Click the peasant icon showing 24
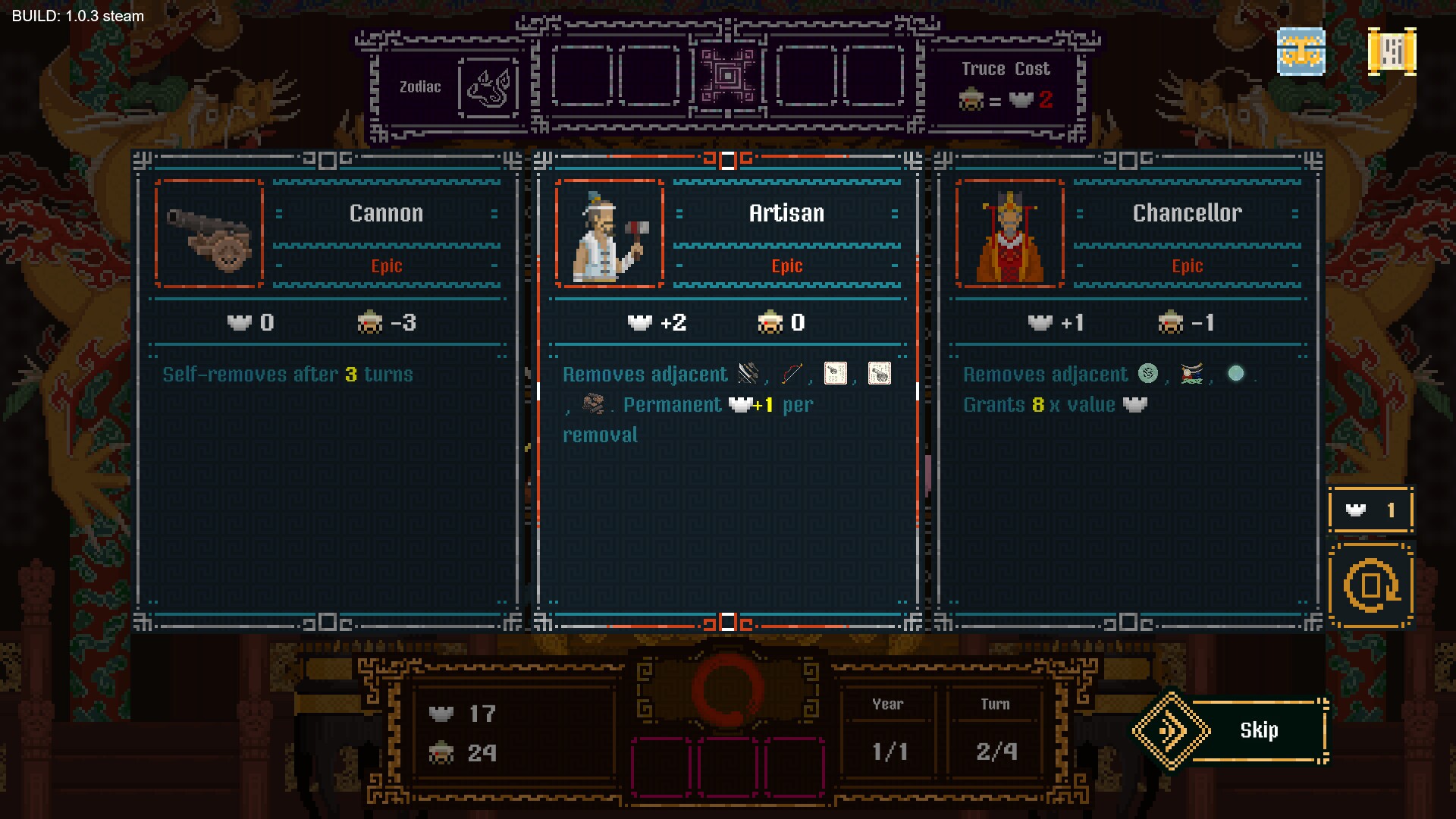Image resolution: width=1456 pixels, height=819 pixels. pyautogui.click(x=442, y=754)
